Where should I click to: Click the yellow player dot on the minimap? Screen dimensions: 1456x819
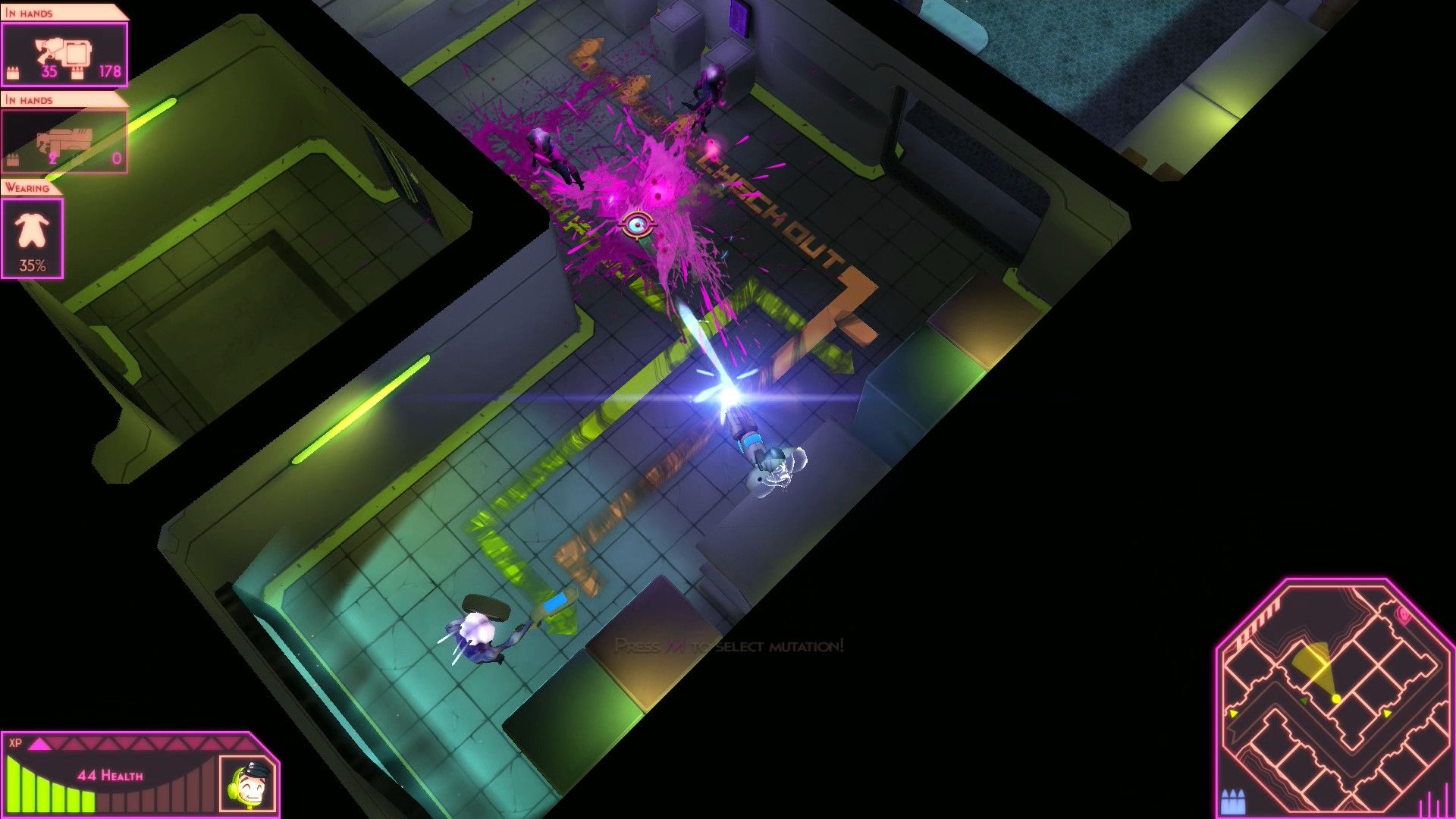coord(1335,699)
